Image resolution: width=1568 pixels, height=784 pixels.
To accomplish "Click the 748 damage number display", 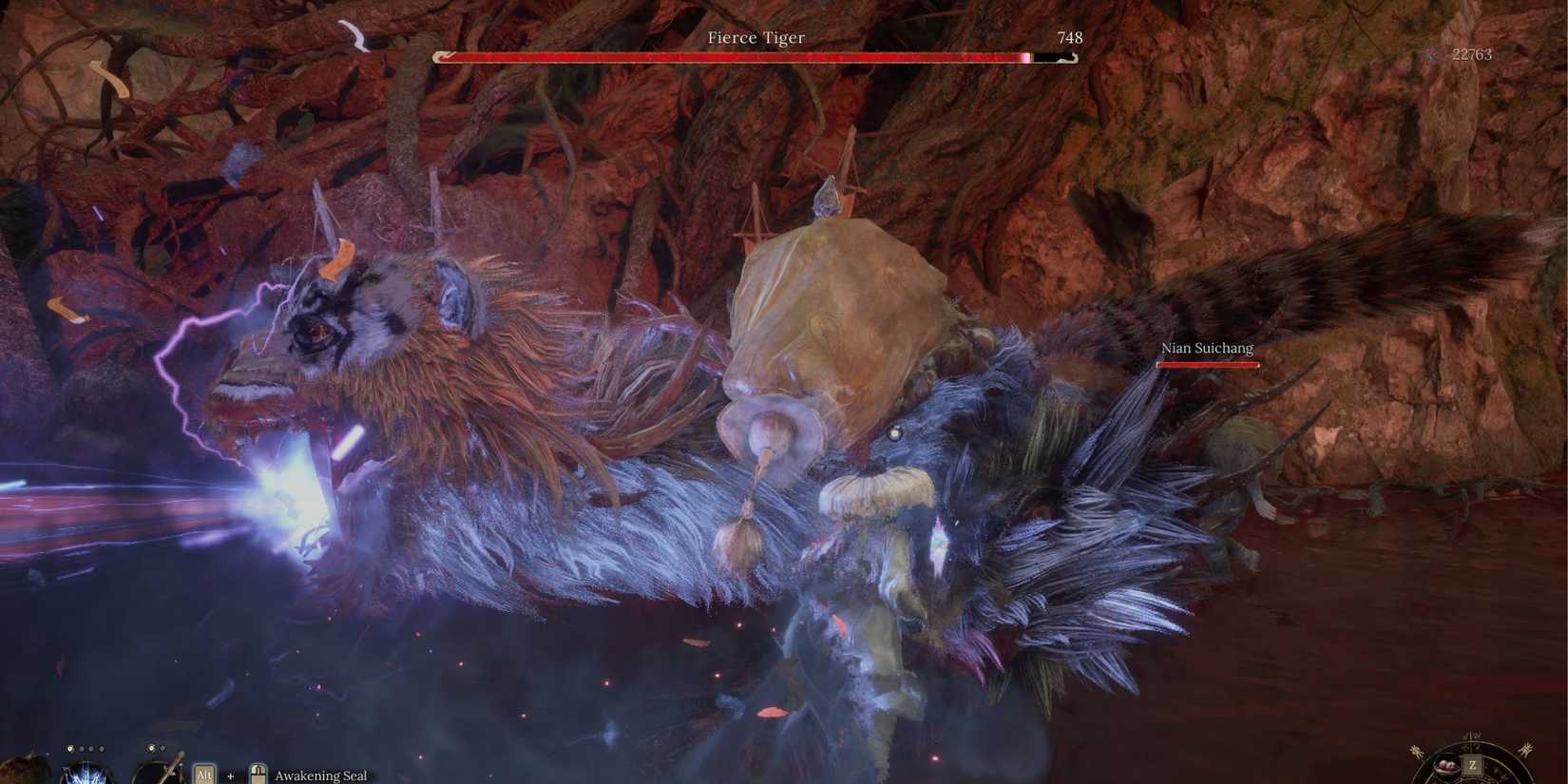I will pyautogui.click(x=1070, y=38).
